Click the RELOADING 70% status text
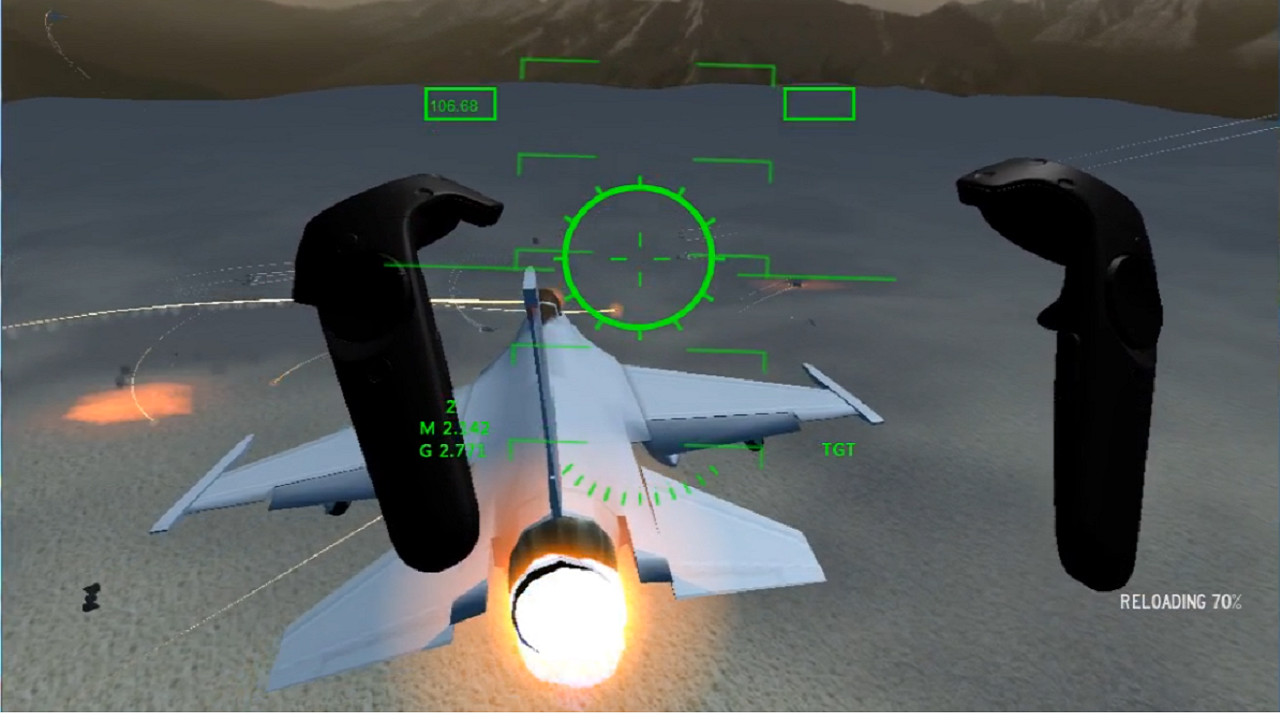The height and width of the screenshot is (720, 1280). [1180, 601]
